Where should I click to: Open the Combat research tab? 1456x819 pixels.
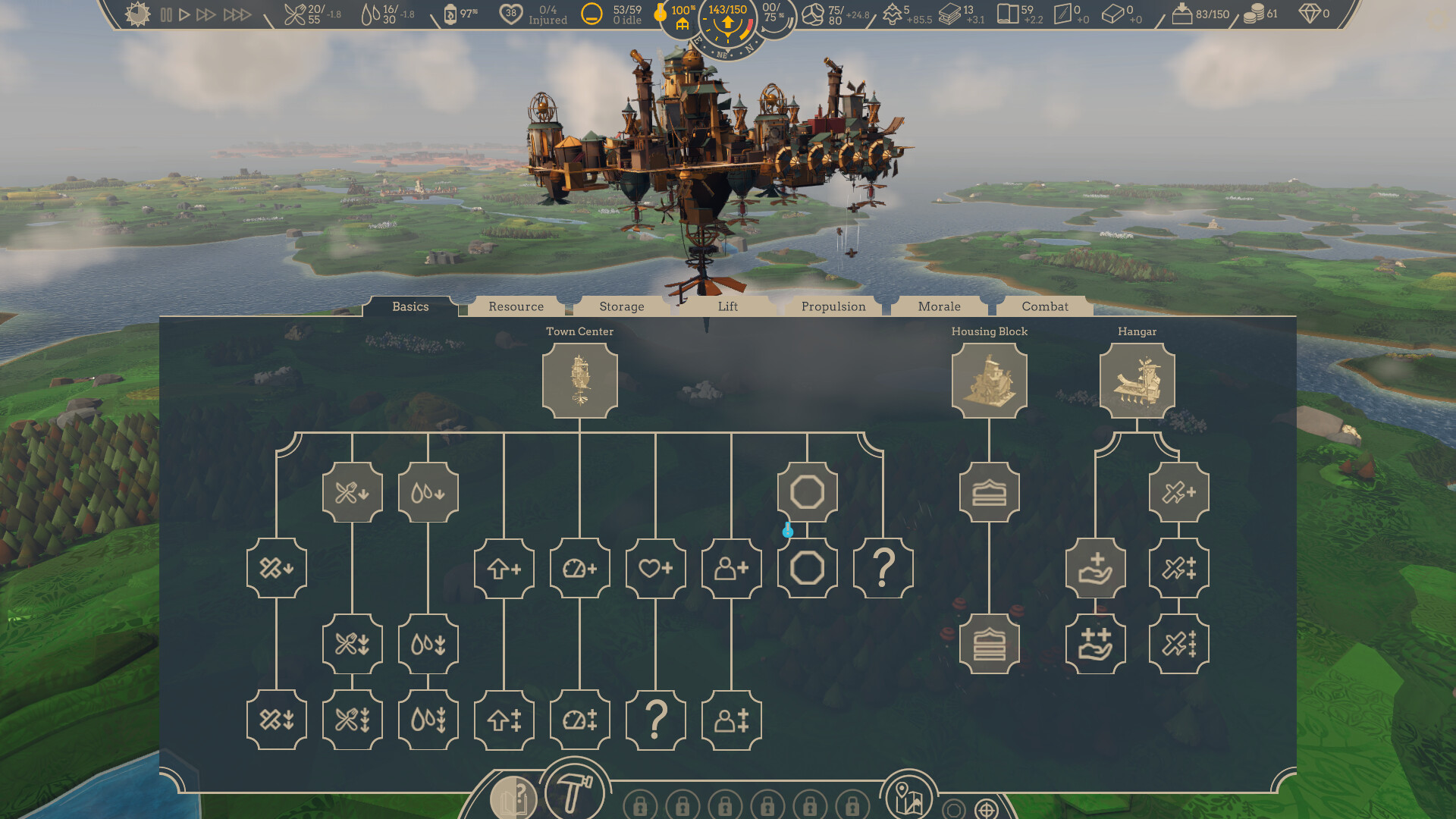(1045, 306)
